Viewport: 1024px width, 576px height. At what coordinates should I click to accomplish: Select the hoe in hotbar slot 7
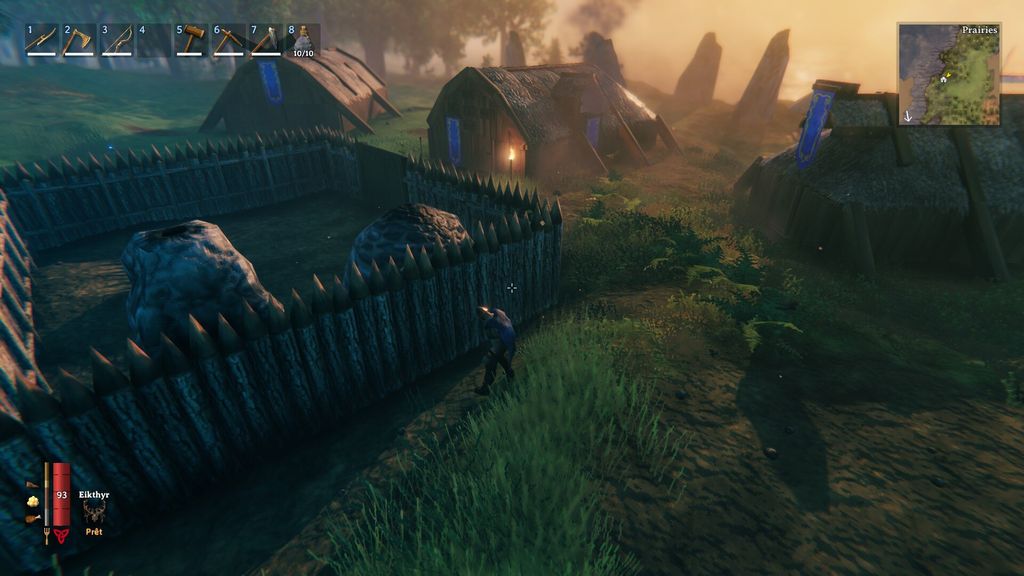point(267,40)
